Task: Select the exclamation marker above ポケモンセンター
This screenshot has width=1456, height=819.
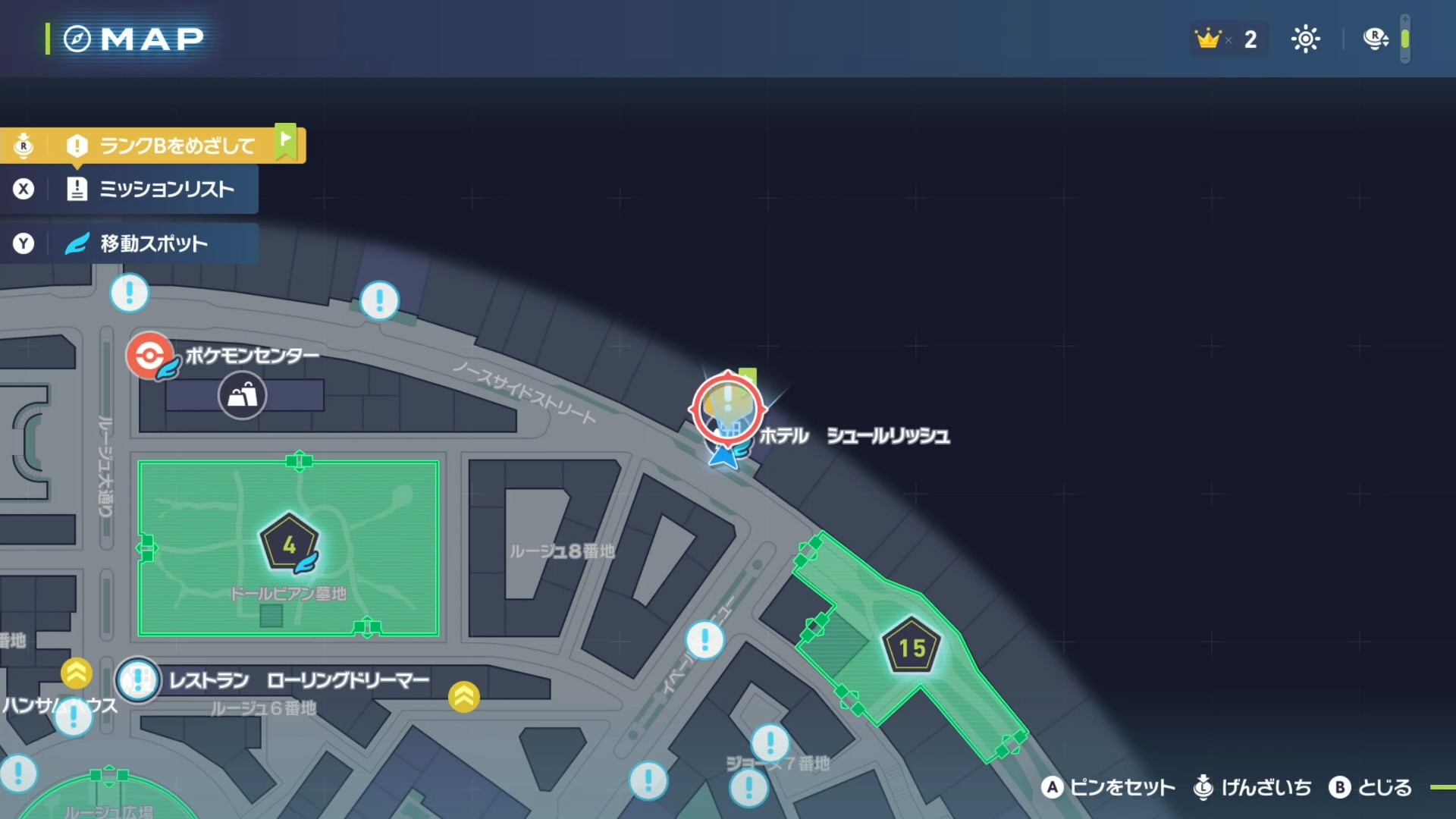Action: [129, 293]
